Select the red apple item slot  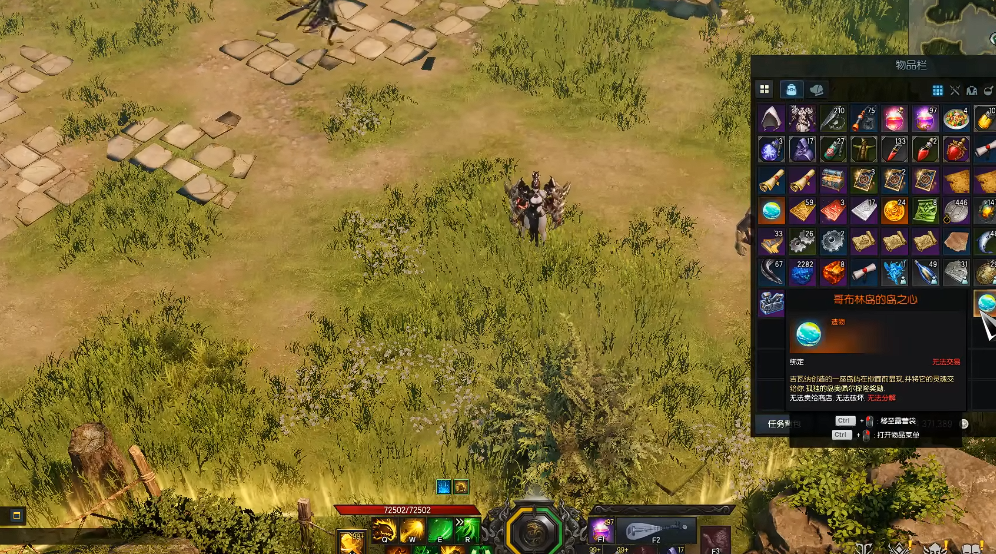coord(956,150)
